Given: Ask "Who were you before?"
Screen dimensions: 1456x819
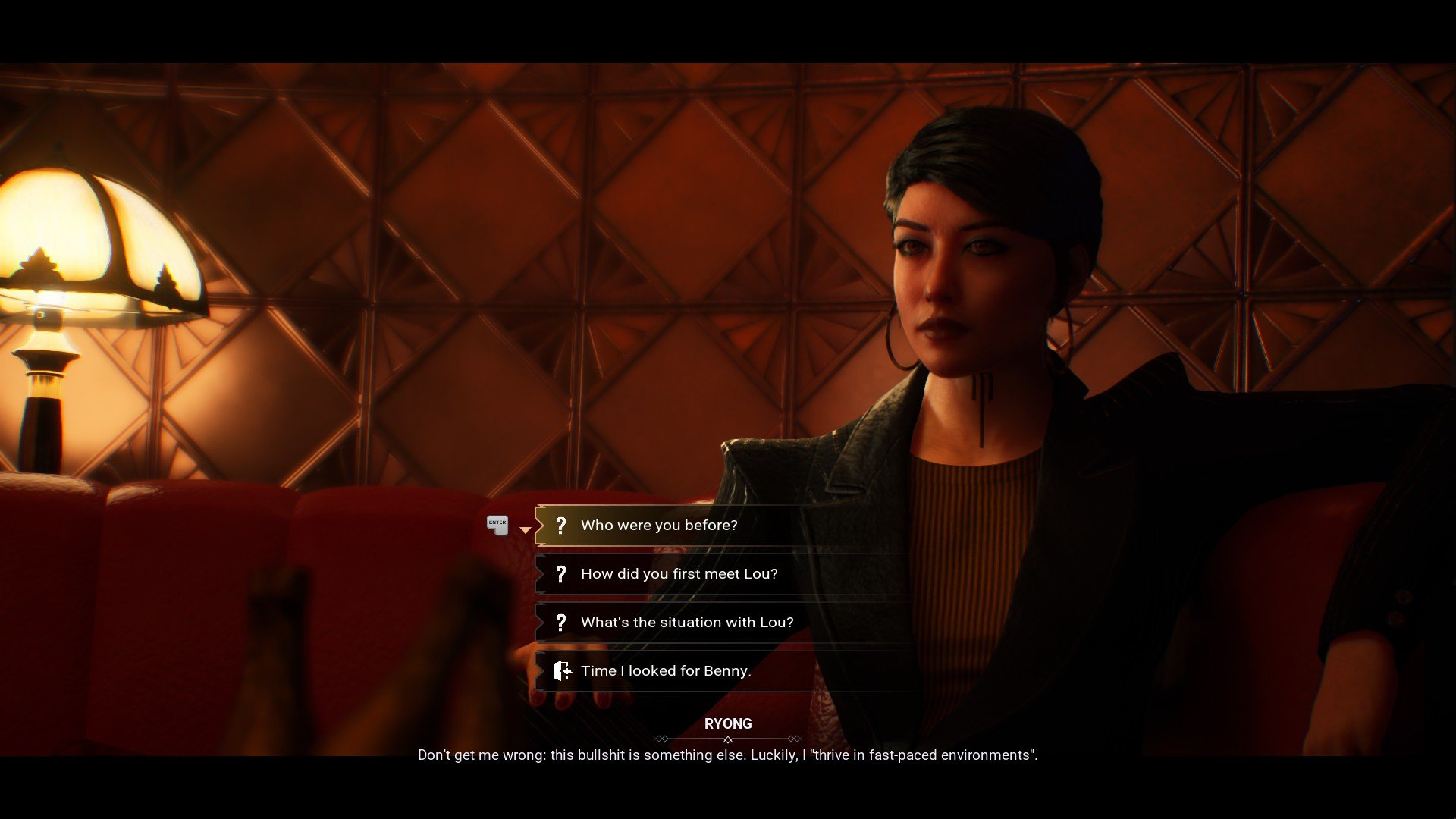Looking at the screenshot, I should [x=658, y=526].
